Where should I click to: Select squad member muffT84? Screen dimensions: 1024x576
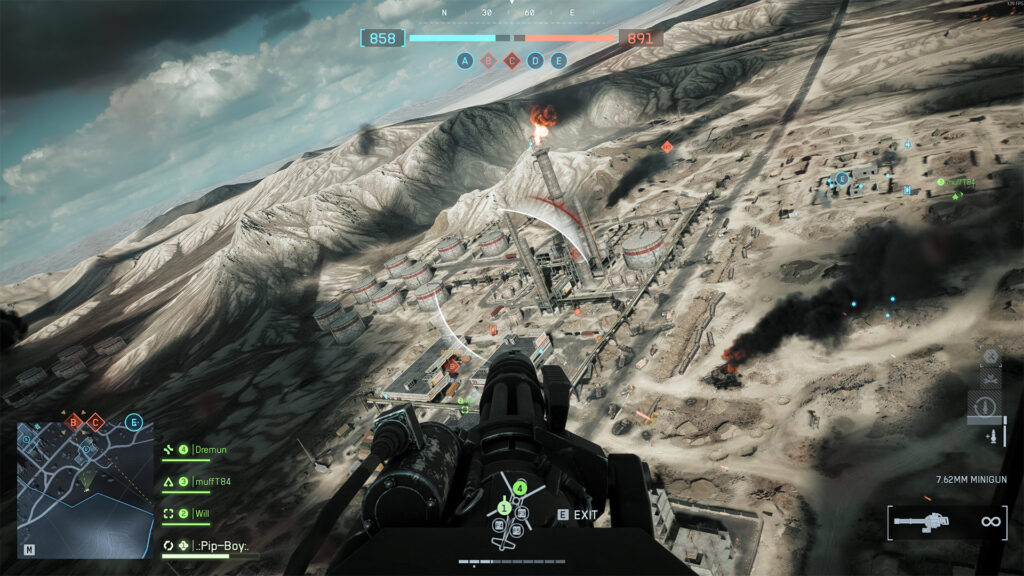(212, 482)
